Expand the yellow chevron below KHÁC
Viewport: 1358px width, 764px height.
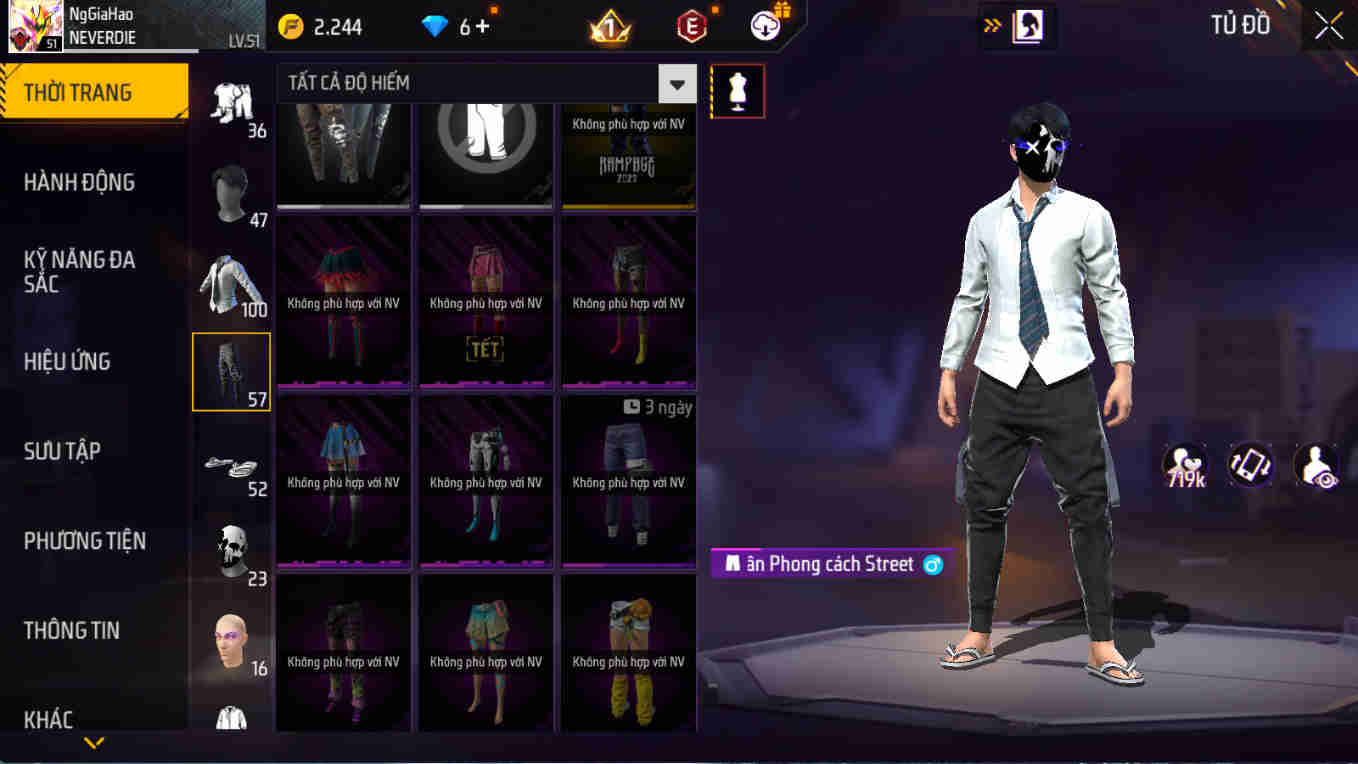pyautogui.click(x=95, y=744)
